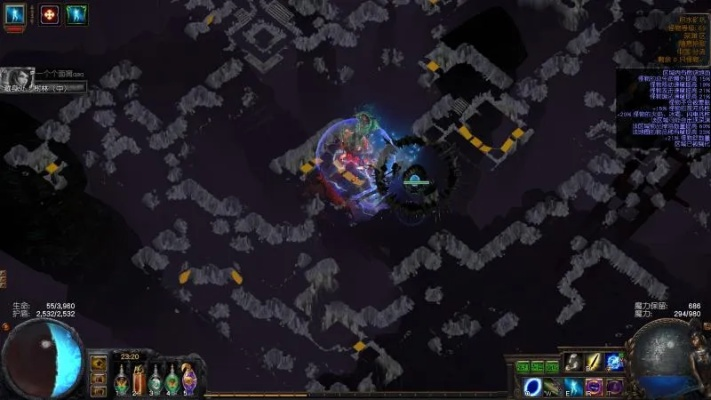
Task: Select the red cross buff icon
Action: (x=48, y=14)
